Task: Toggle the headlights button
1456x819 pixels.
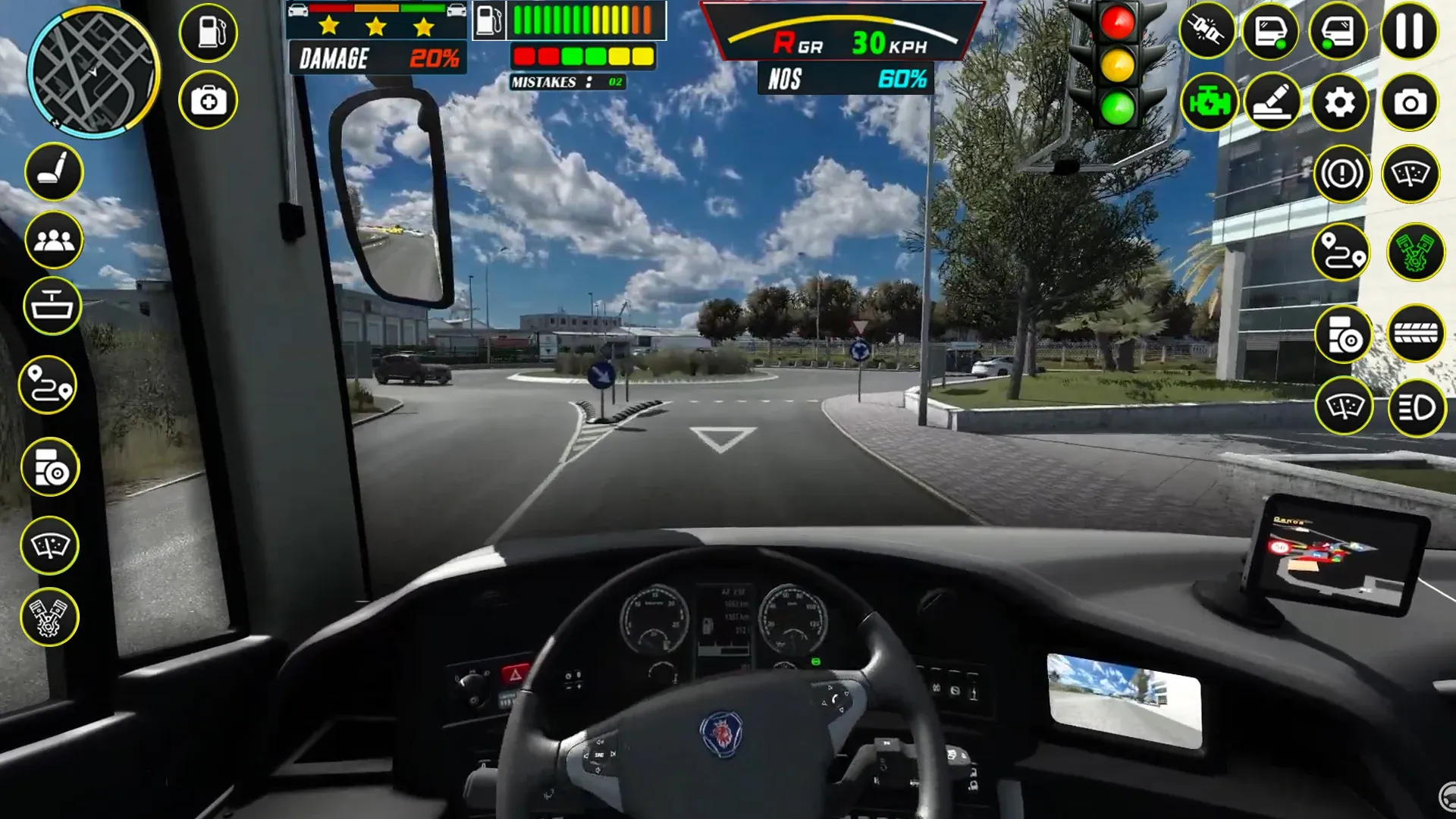Action: 1416,408
